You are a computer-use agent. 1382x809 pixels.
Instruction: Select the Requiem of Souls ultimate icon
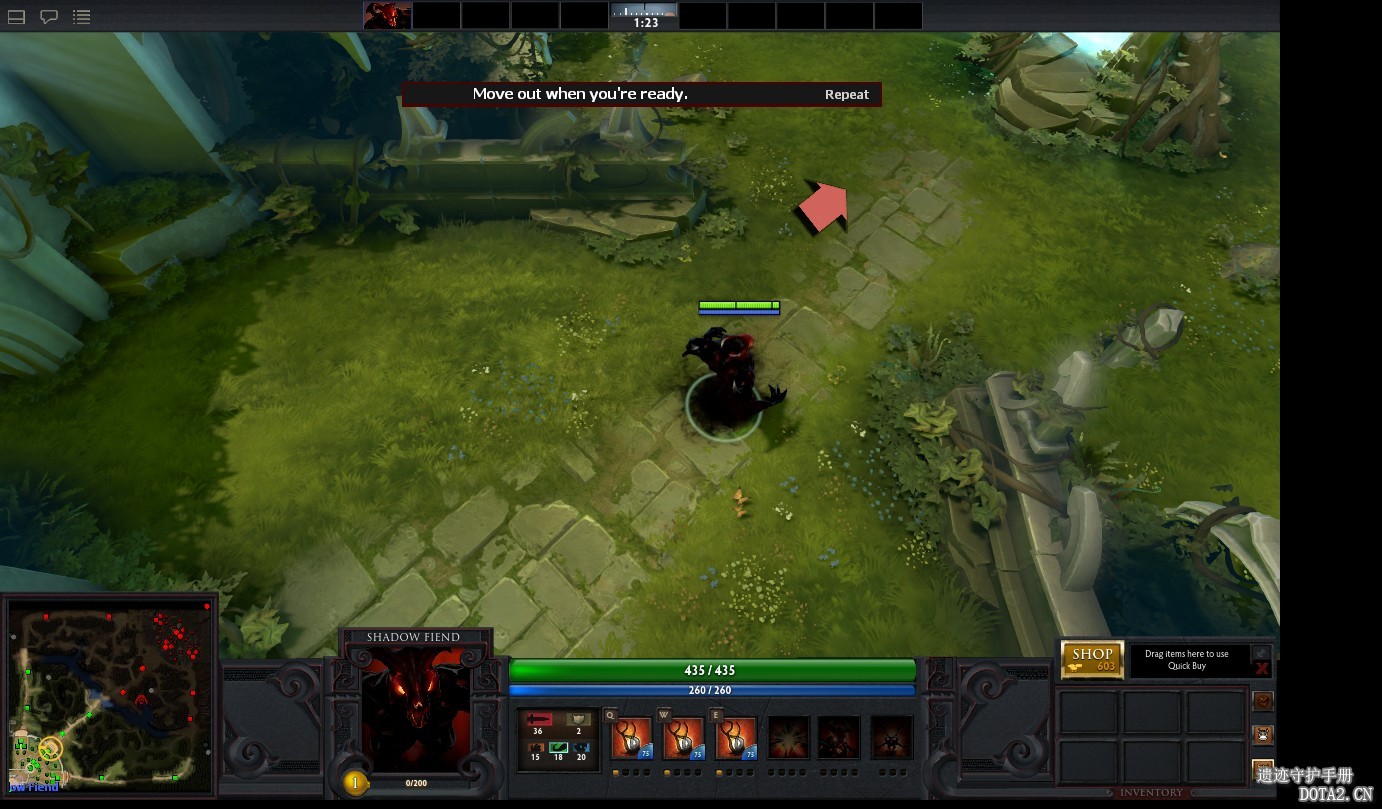coord(890,738)
